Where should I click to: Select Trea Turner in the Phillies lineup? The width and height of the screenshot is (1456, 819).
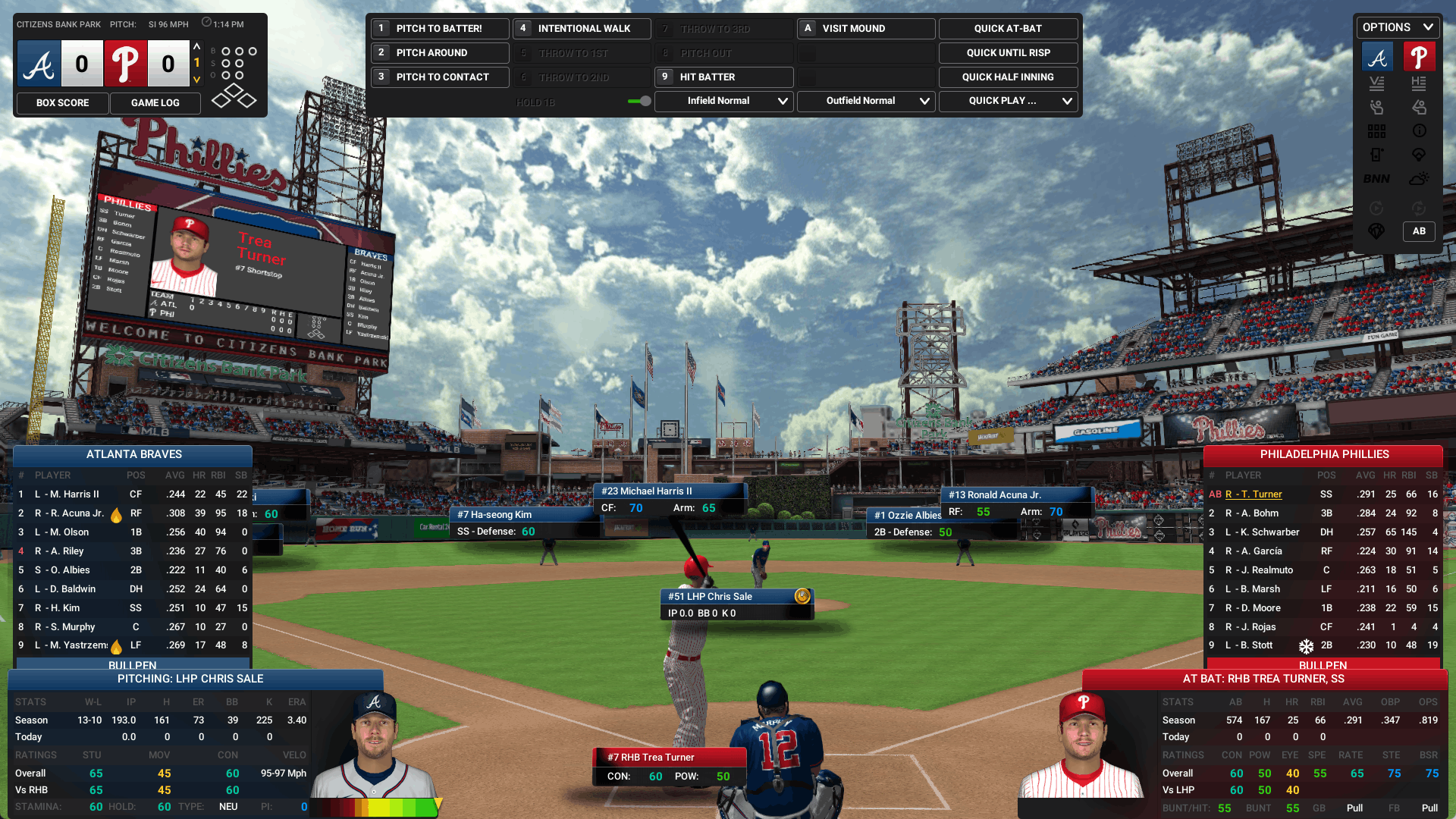click(x=1254, y=494)
